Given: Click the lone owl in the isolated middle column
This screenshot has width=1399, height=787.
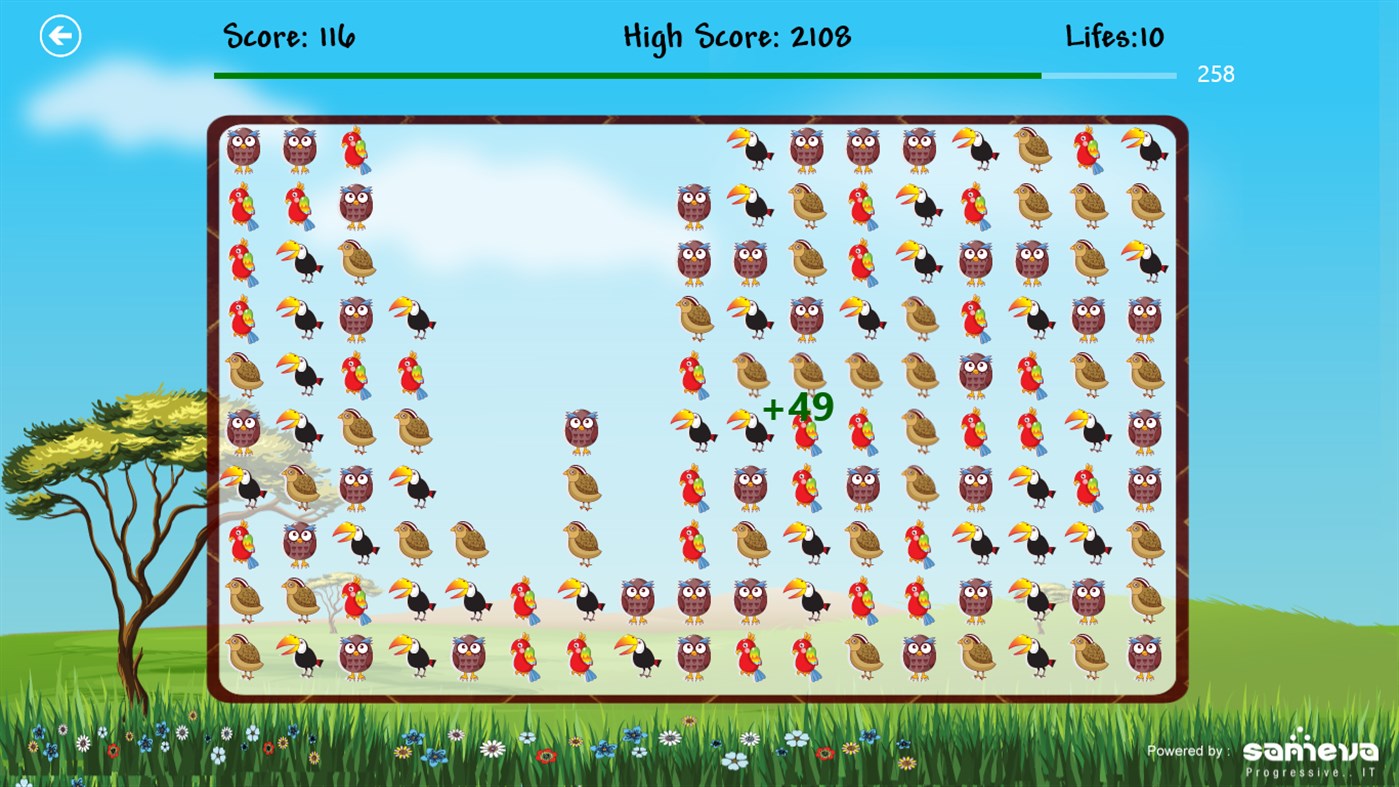Looking at the screenshot, I should point(580,430).
